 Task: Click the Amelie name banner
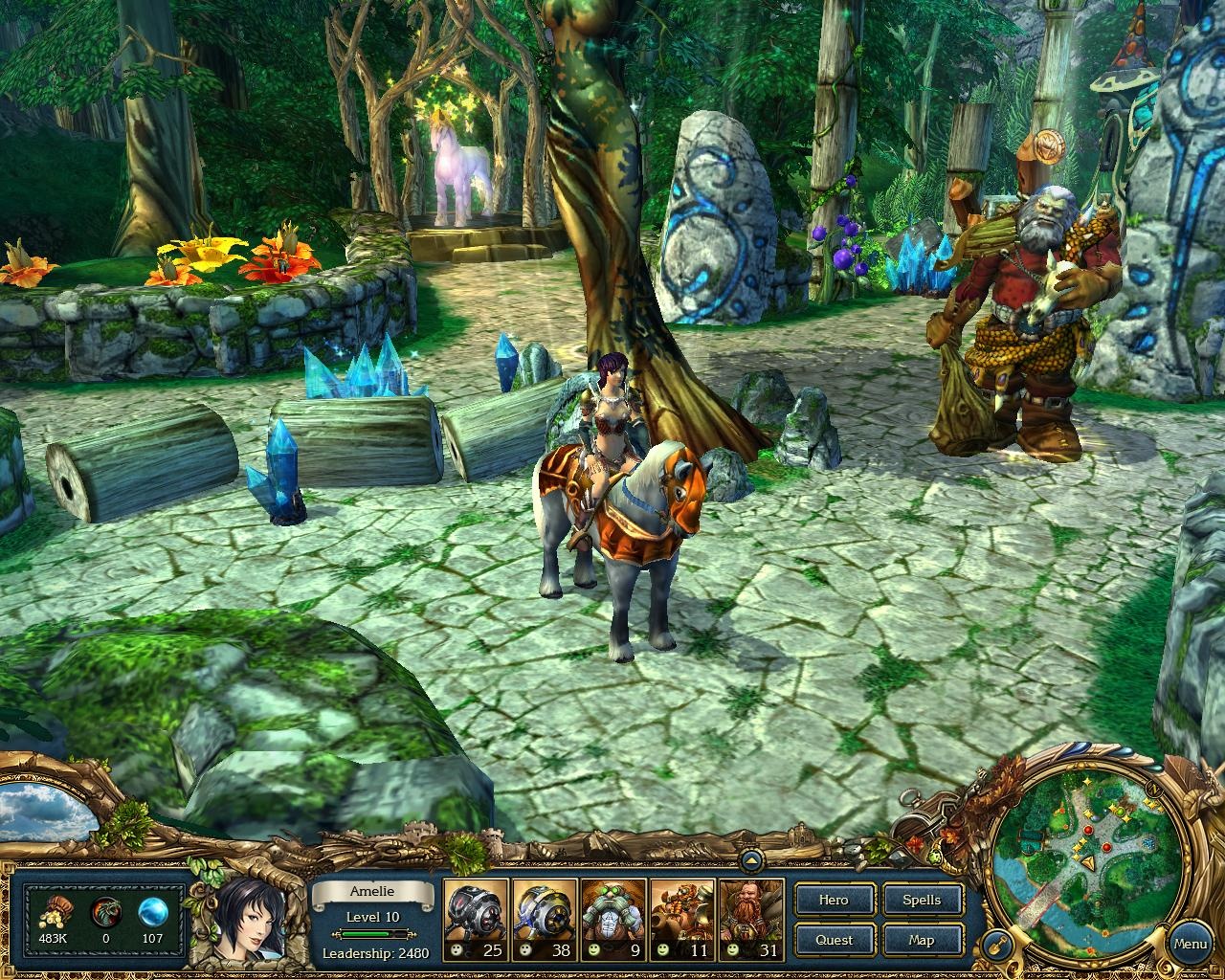(x=373, y=891)
